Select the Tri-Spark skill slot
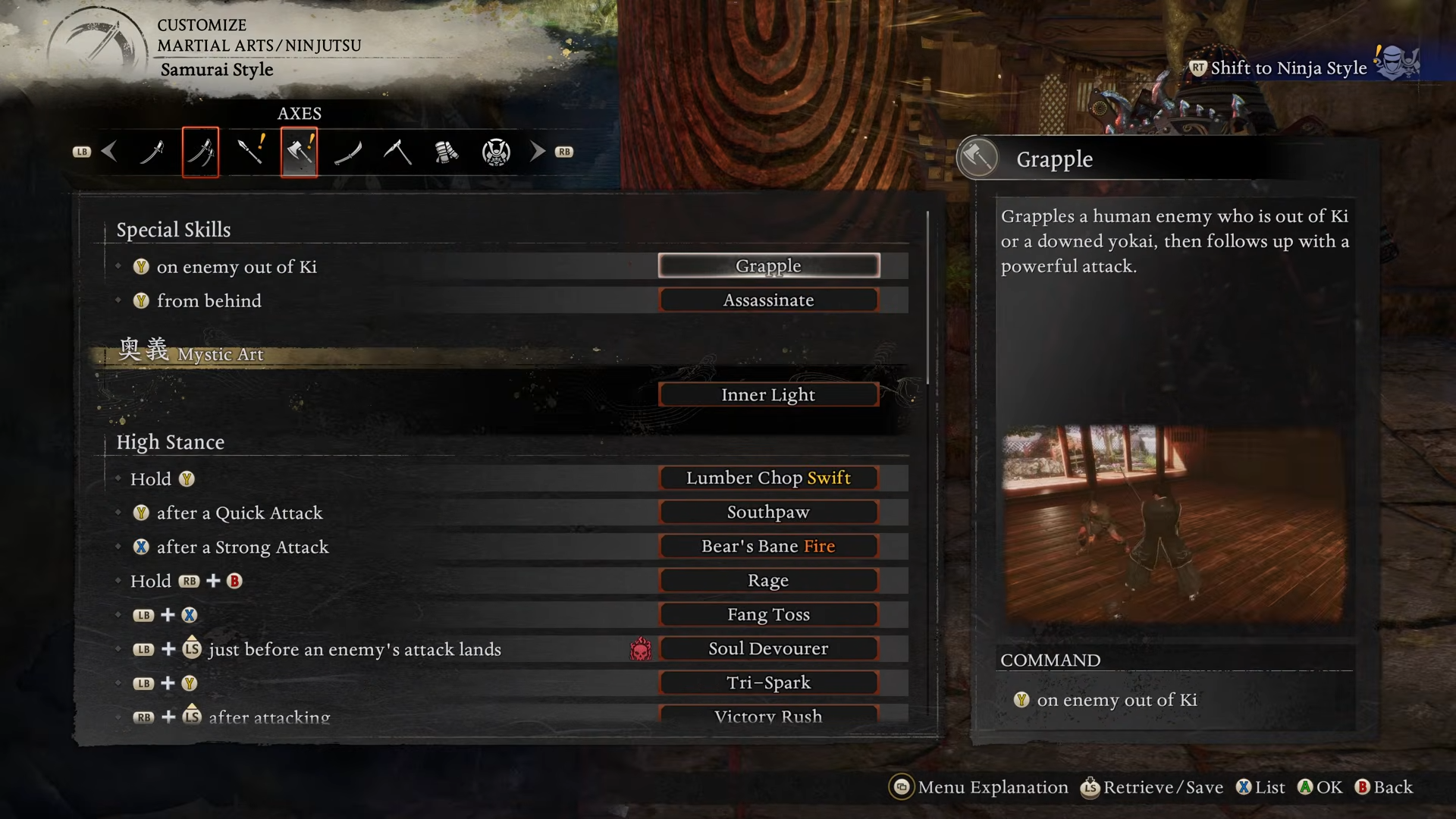This screenshot has height=819, width=1456. [x=768, y=683]
